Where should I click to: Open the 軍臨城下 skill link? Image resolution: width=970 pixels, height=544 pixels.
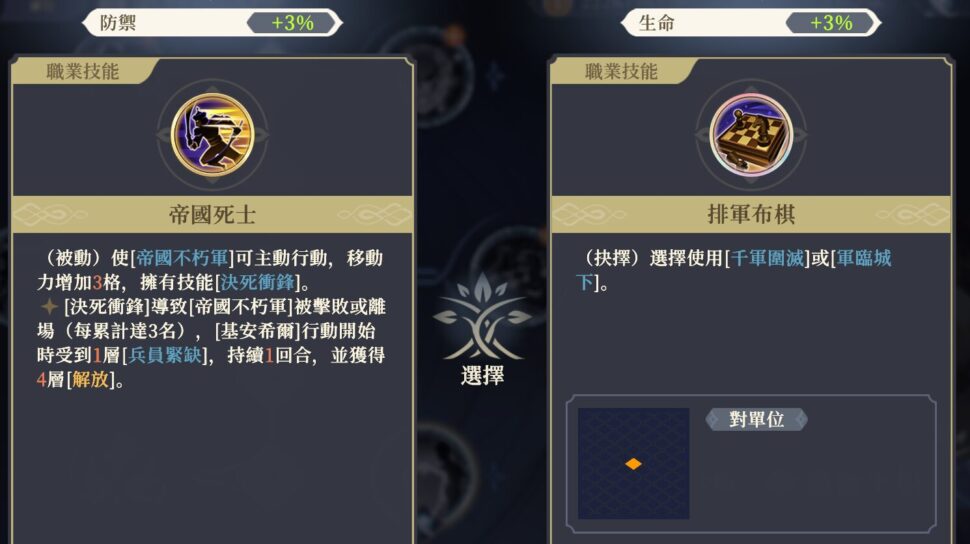(861, 259)
